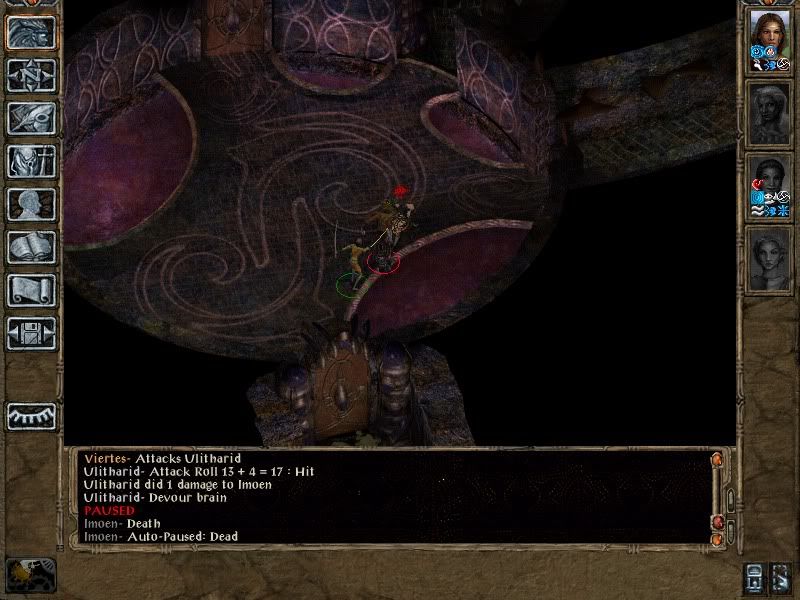Viewport: 800px width, 600px height.
Task: Open the options menu with the floppy disk
Action: click(x=31, y=333)
